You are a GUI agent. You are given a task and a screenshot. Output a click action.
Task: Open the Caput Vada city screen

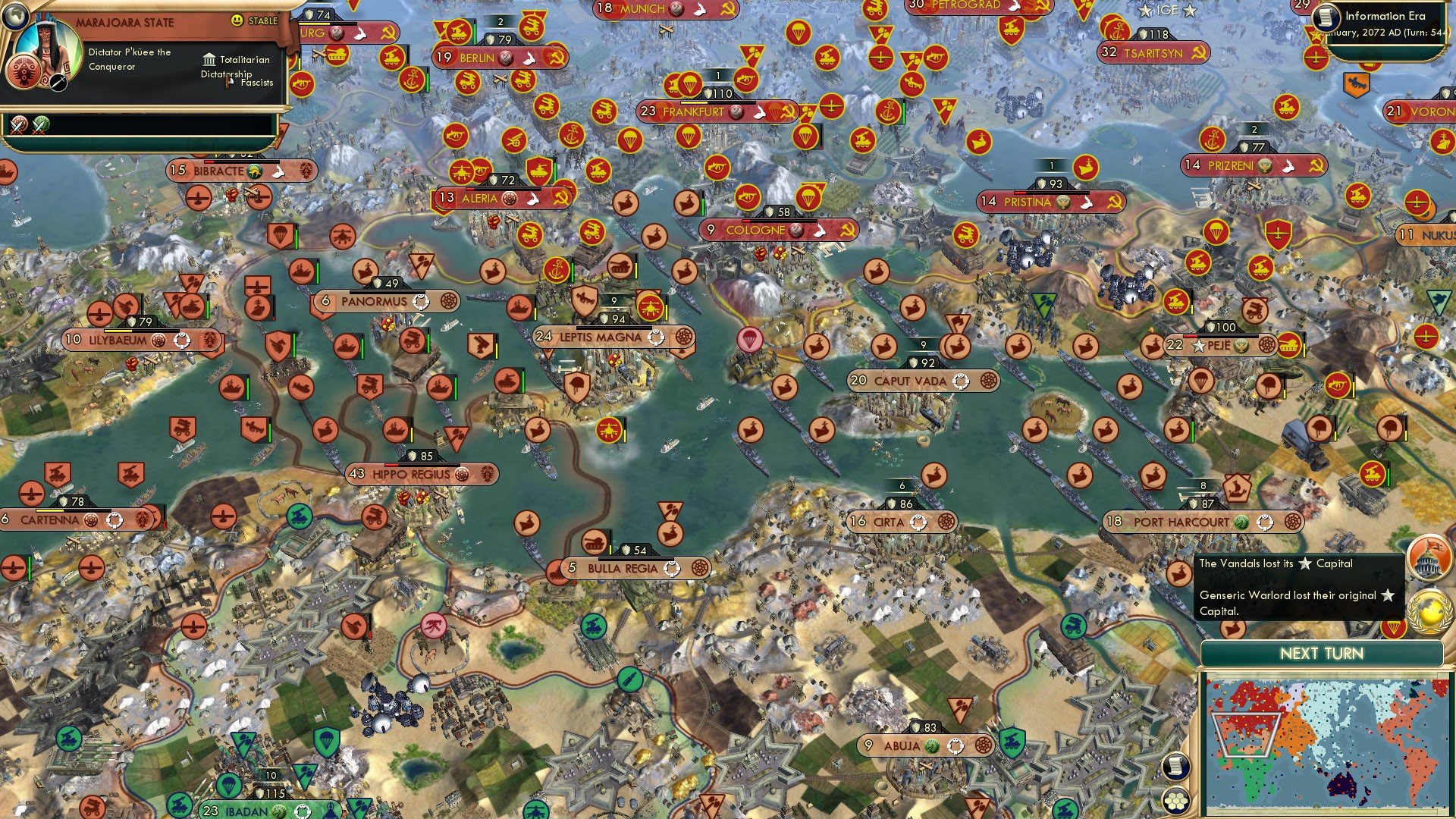[910, 381]
